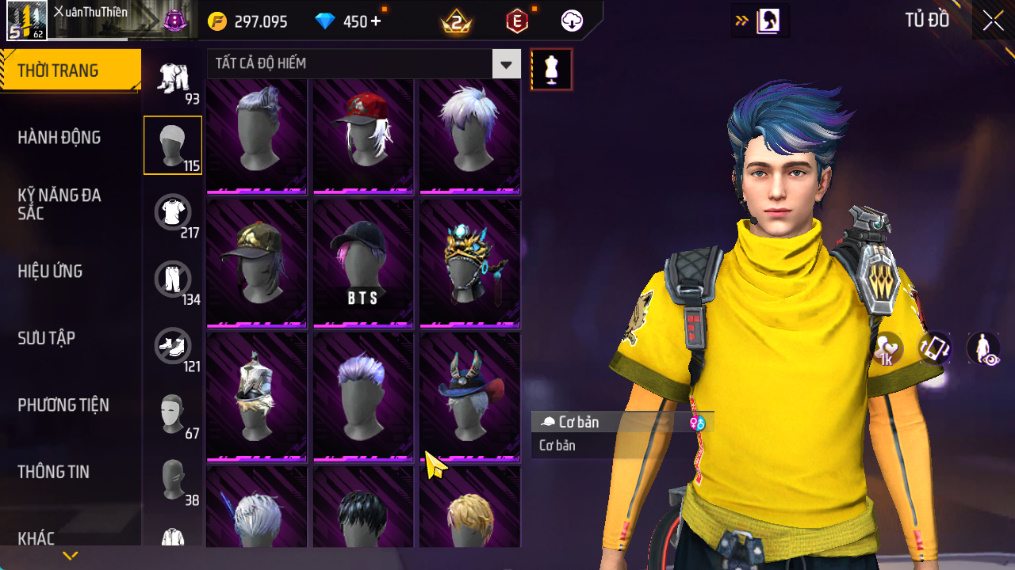Close the wardrobe with the X button

pos(992,21)
